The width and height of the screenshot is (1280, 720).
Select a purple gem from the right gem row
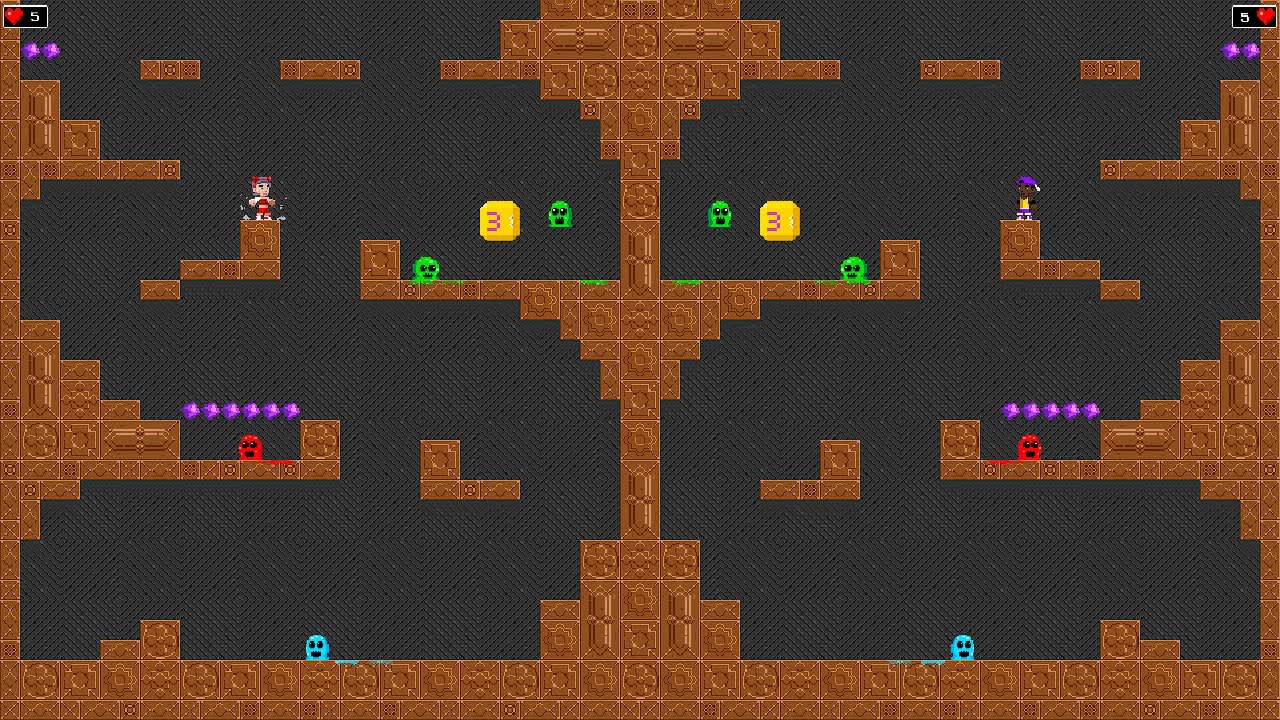point(1048,409)
